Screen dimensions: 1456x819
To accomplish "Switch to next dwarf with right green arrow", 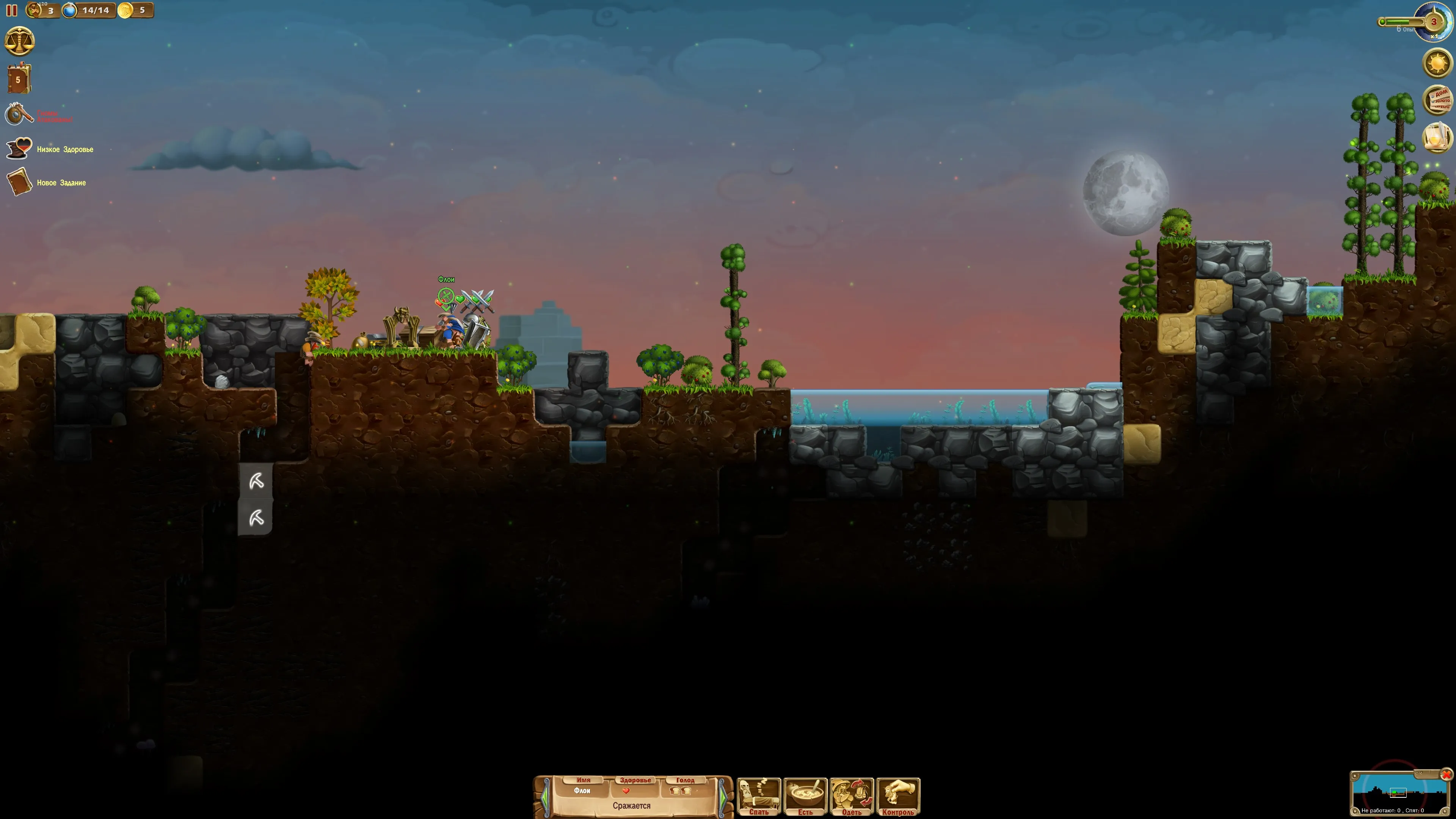I will [x=723, y=797].
